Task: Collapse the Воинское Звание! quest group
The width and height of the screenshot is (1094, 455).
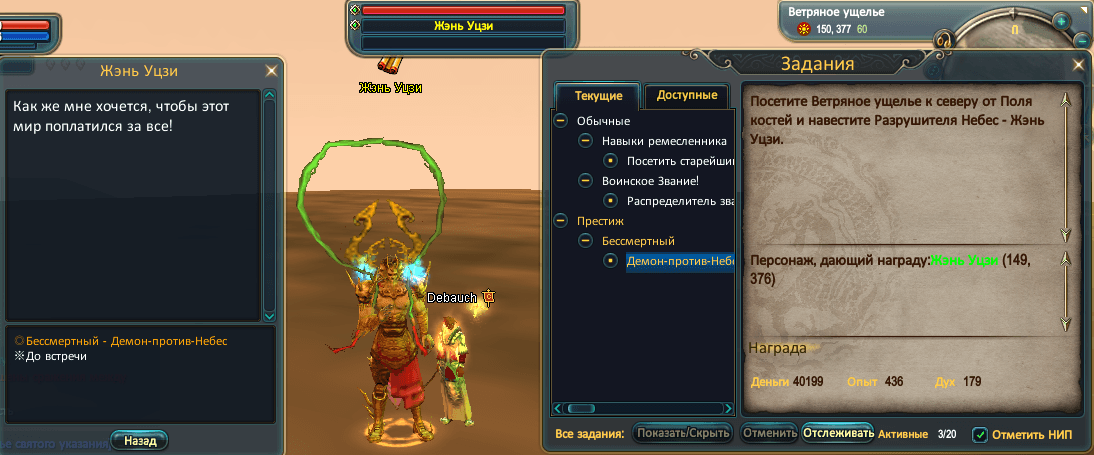Action: point(586,181)
